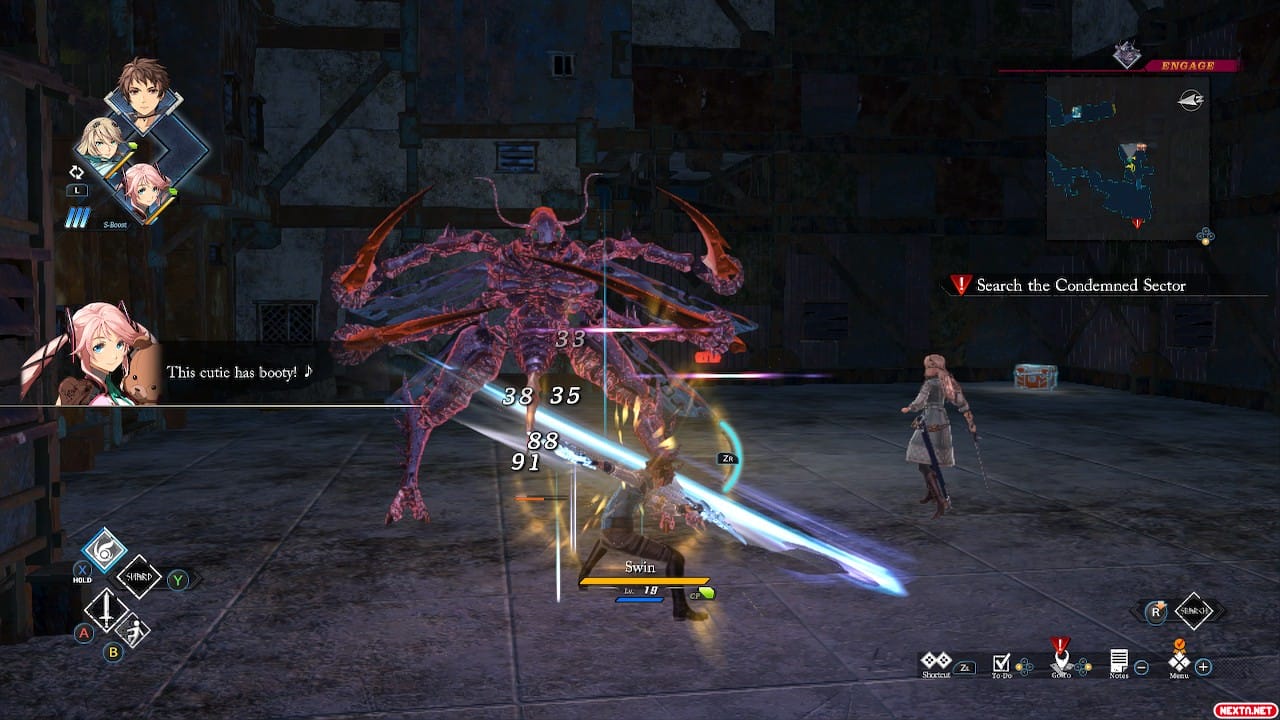
Task: Click the Search diamond button
Action: (x=1194, y=610)
